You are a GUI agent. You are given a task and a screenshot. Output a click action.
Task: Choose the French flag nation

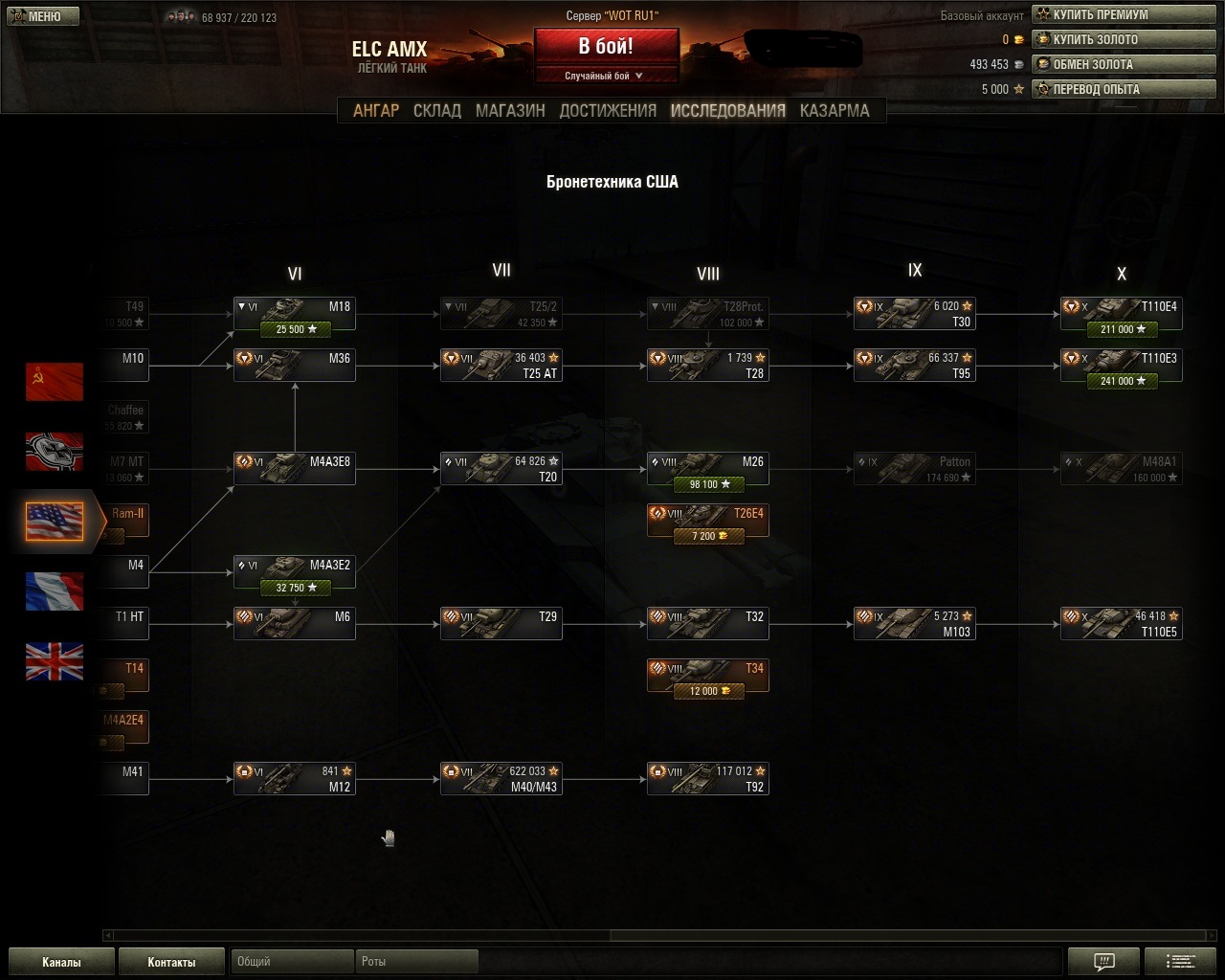pos(55,591)
